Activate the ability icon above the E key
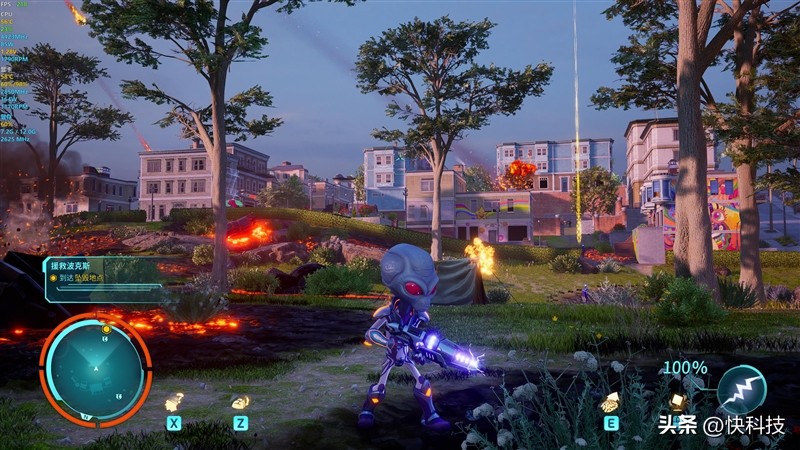This screenshot has width=800, height=450. coord(610,402)
